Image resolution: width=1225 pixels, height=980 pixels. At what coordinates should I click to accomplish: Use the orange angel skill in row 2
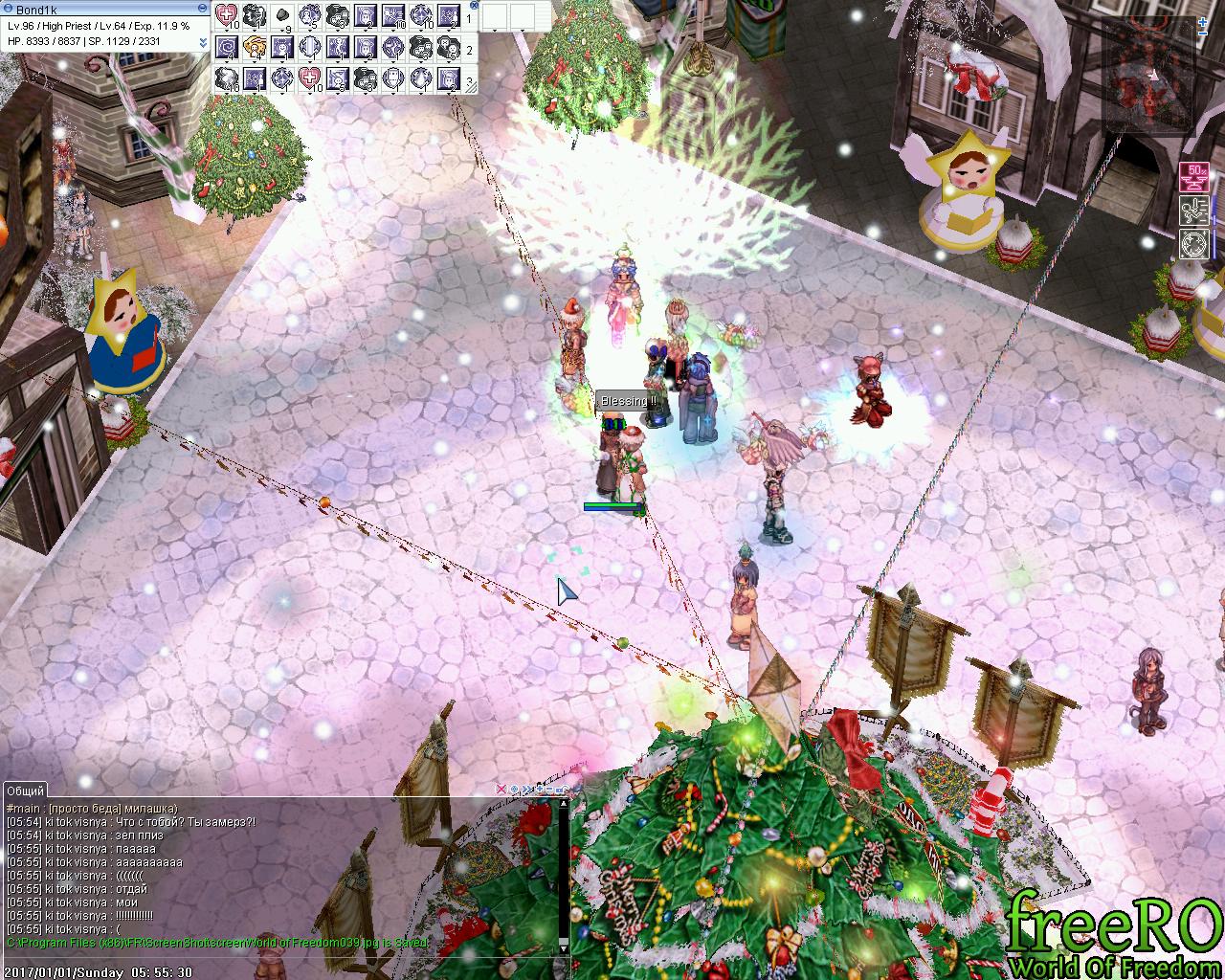[x=255, y=47]
